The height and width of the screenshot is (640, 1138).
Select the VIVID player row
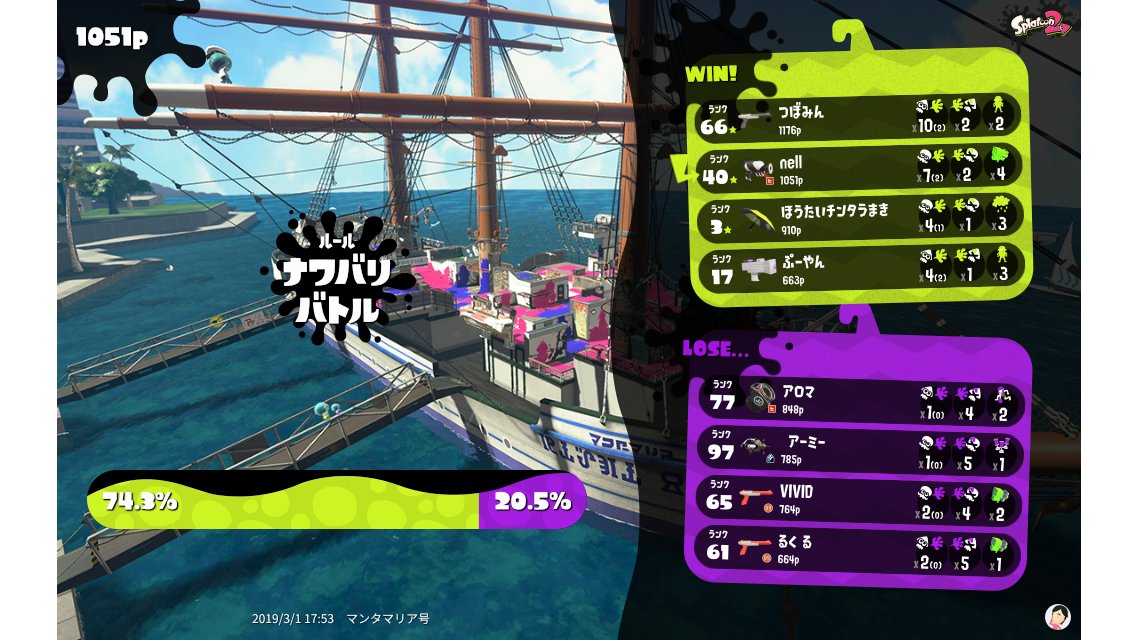click(x=858, y=500)
